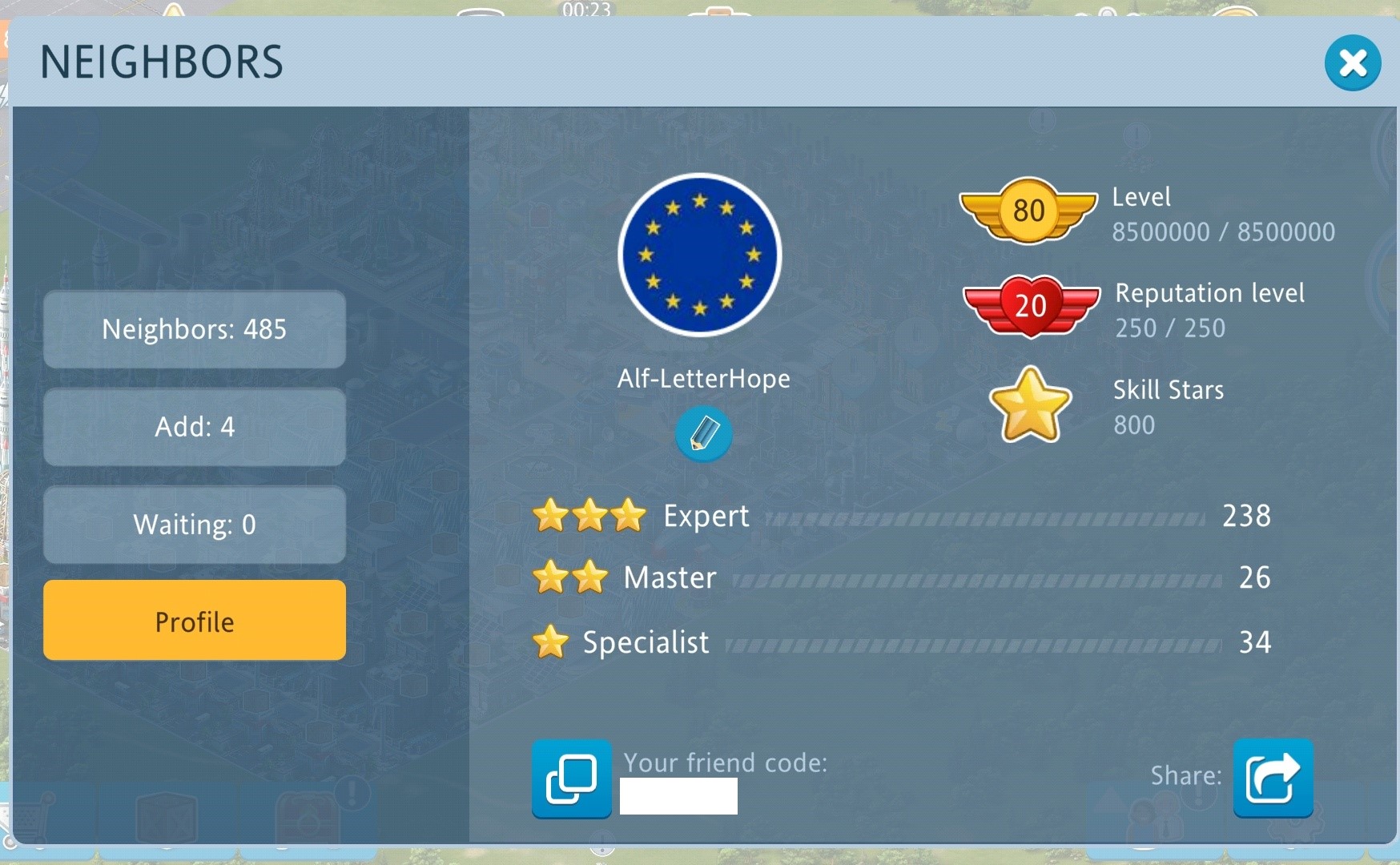Open the Neighbors: 485 list
Viewport: 1400px width, 865px height.
[x=195, y=329]
